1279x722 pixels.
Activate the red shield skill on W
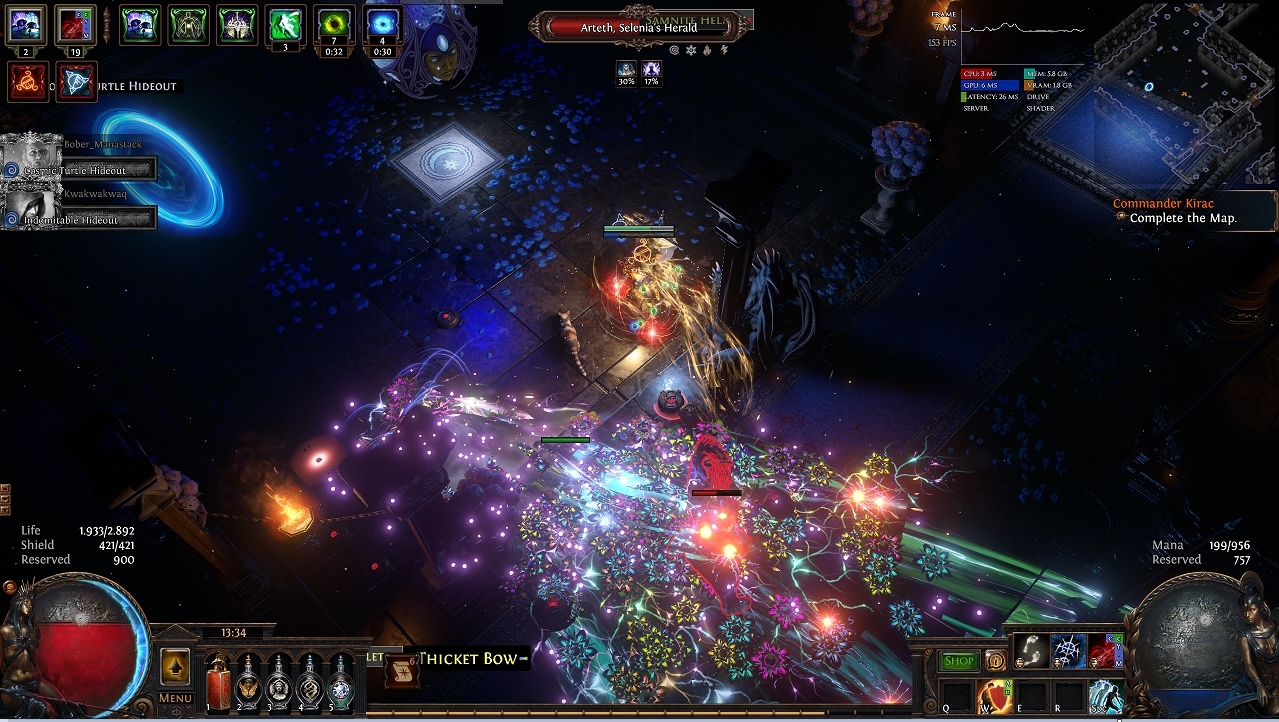pos(995,696)
